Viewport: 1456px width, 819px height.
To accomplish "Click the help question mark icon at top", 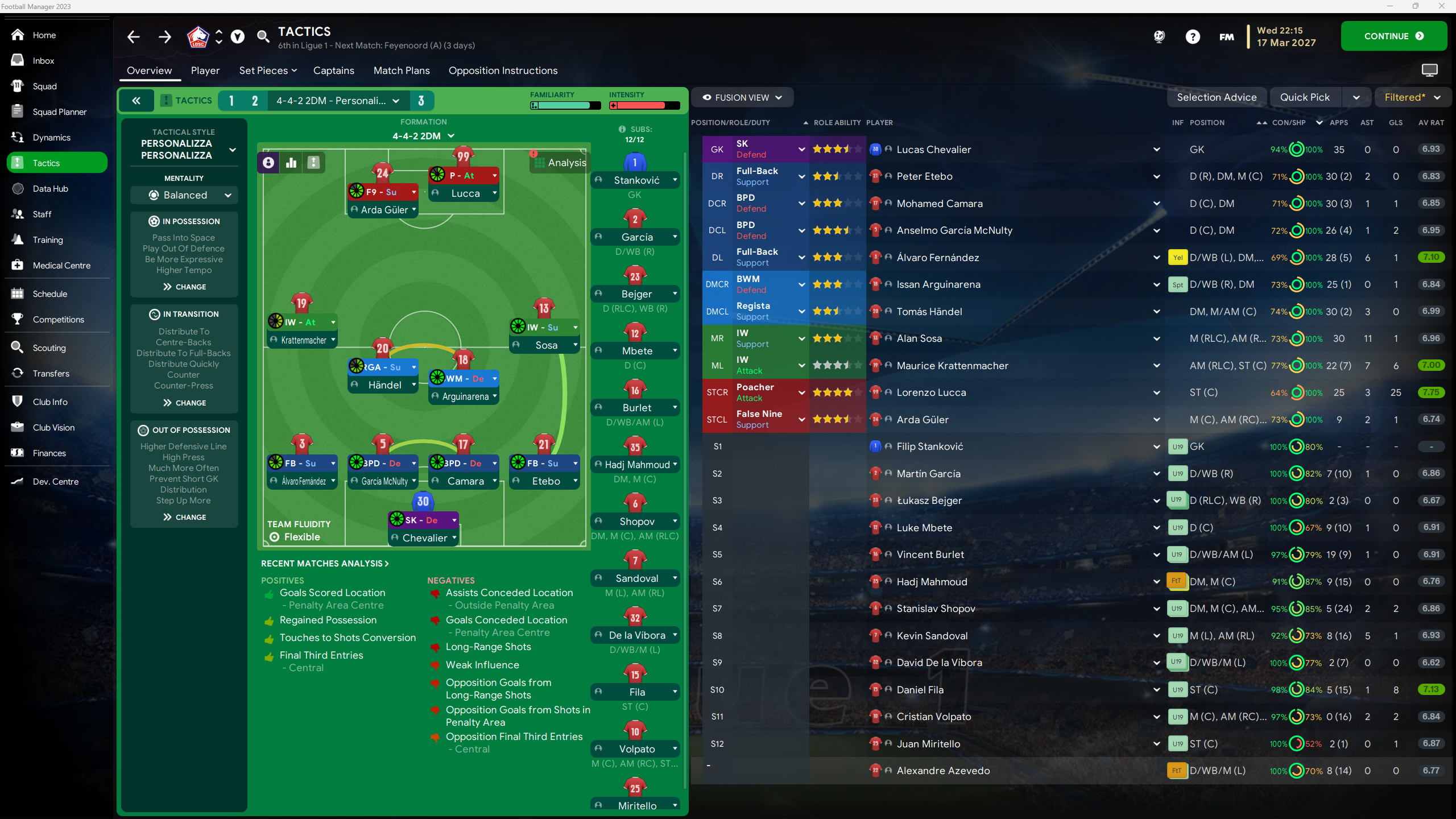I will click(x=1193, y=36).
